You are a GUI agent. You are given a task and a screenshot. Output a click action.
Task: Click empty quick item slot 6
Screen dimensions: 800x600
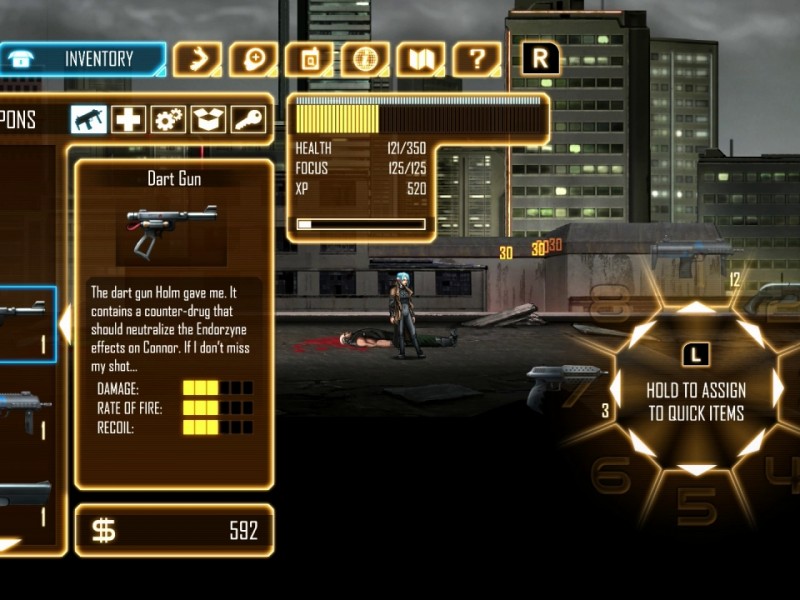610,476
